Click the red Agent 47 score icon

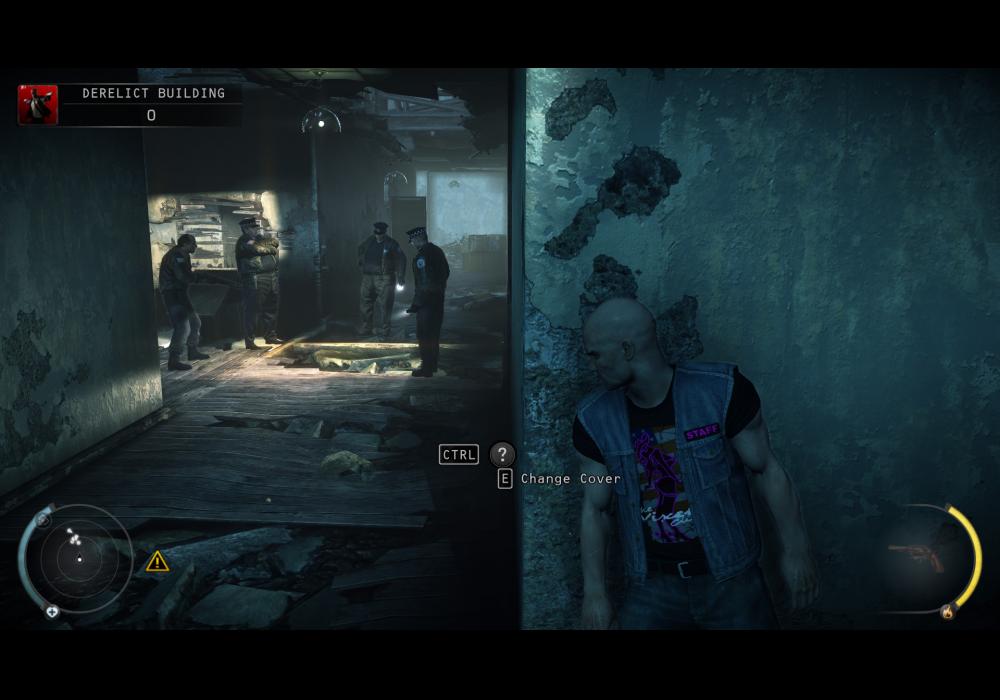38,105
